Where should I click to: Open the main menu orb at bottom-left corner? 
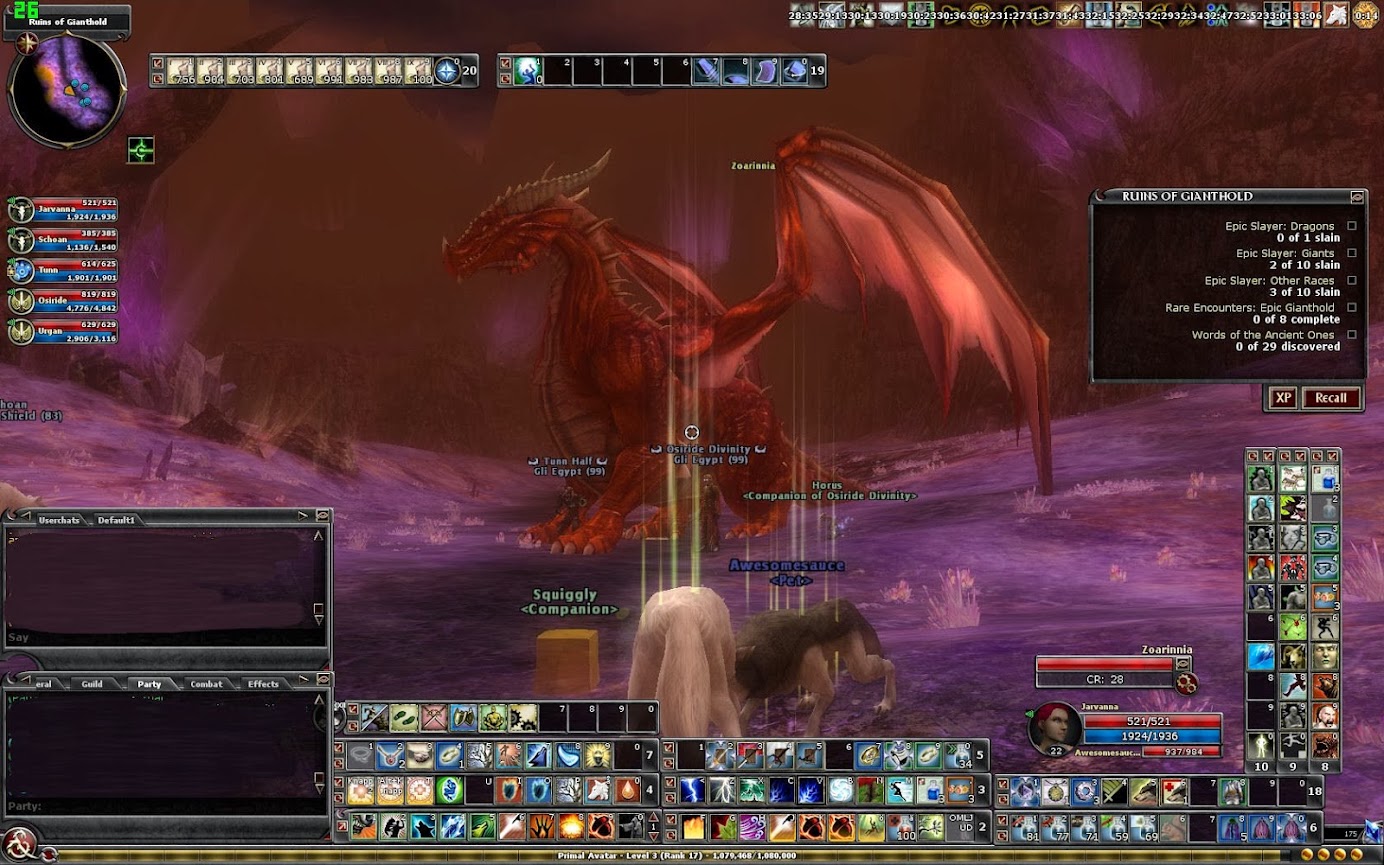tap(20, 840)
